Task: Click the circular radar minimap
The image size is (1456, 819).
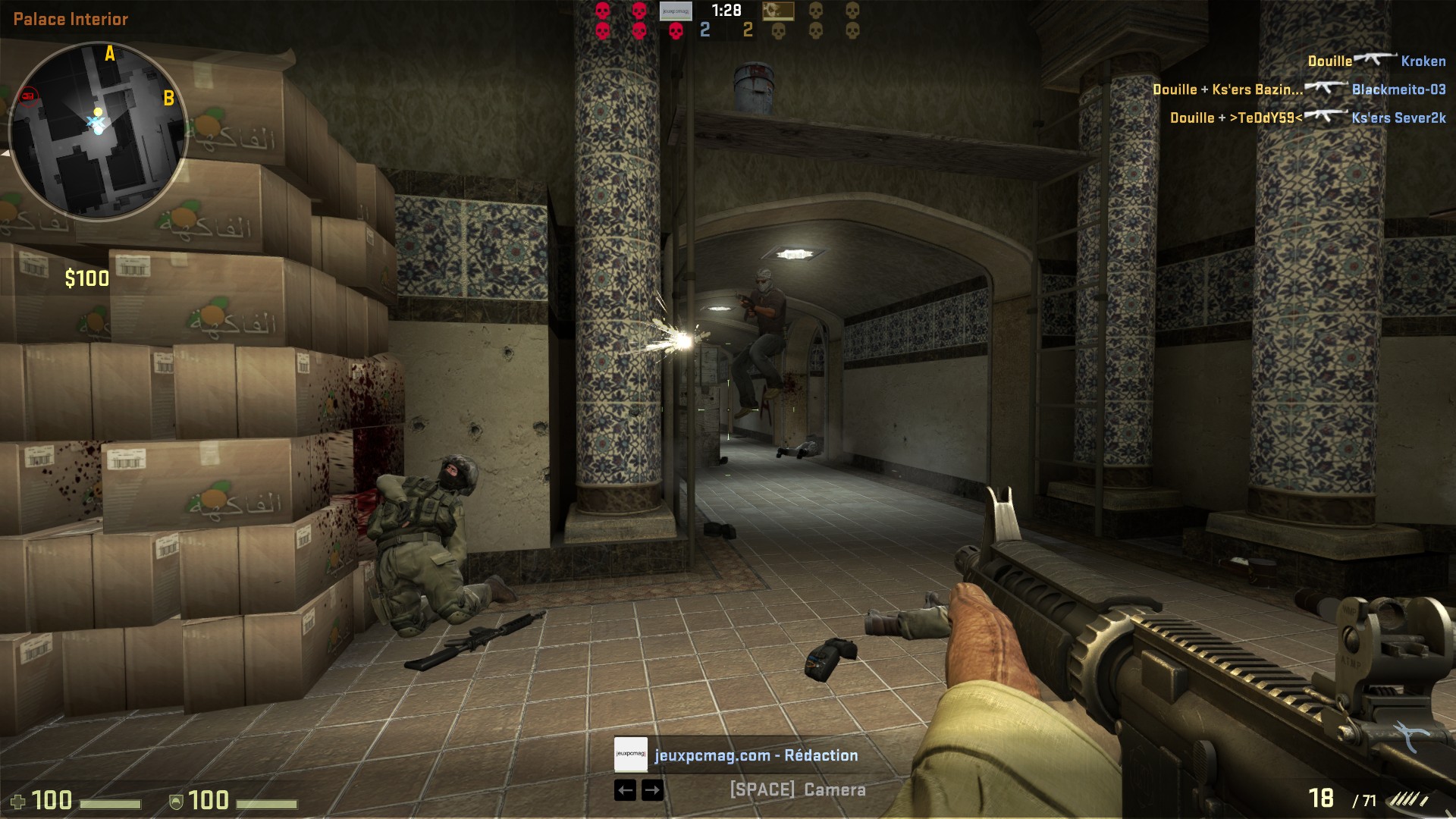Action: (x=98, y=130)
